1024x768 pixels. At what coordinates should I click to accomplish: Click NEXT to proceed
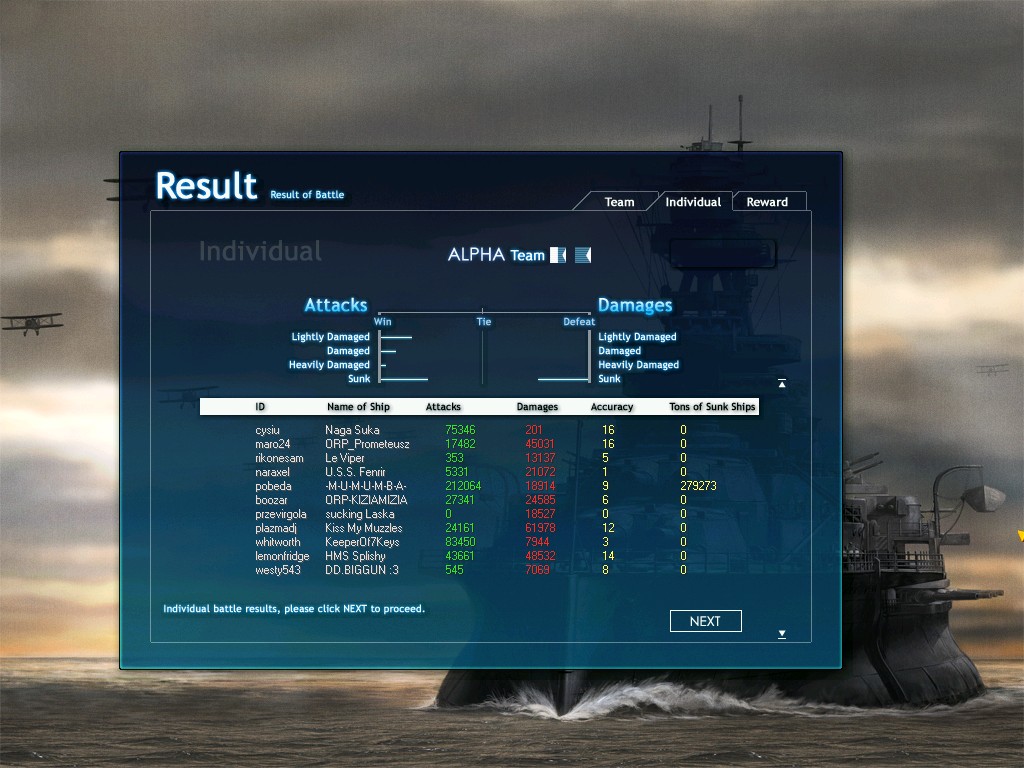pos(705,621)
